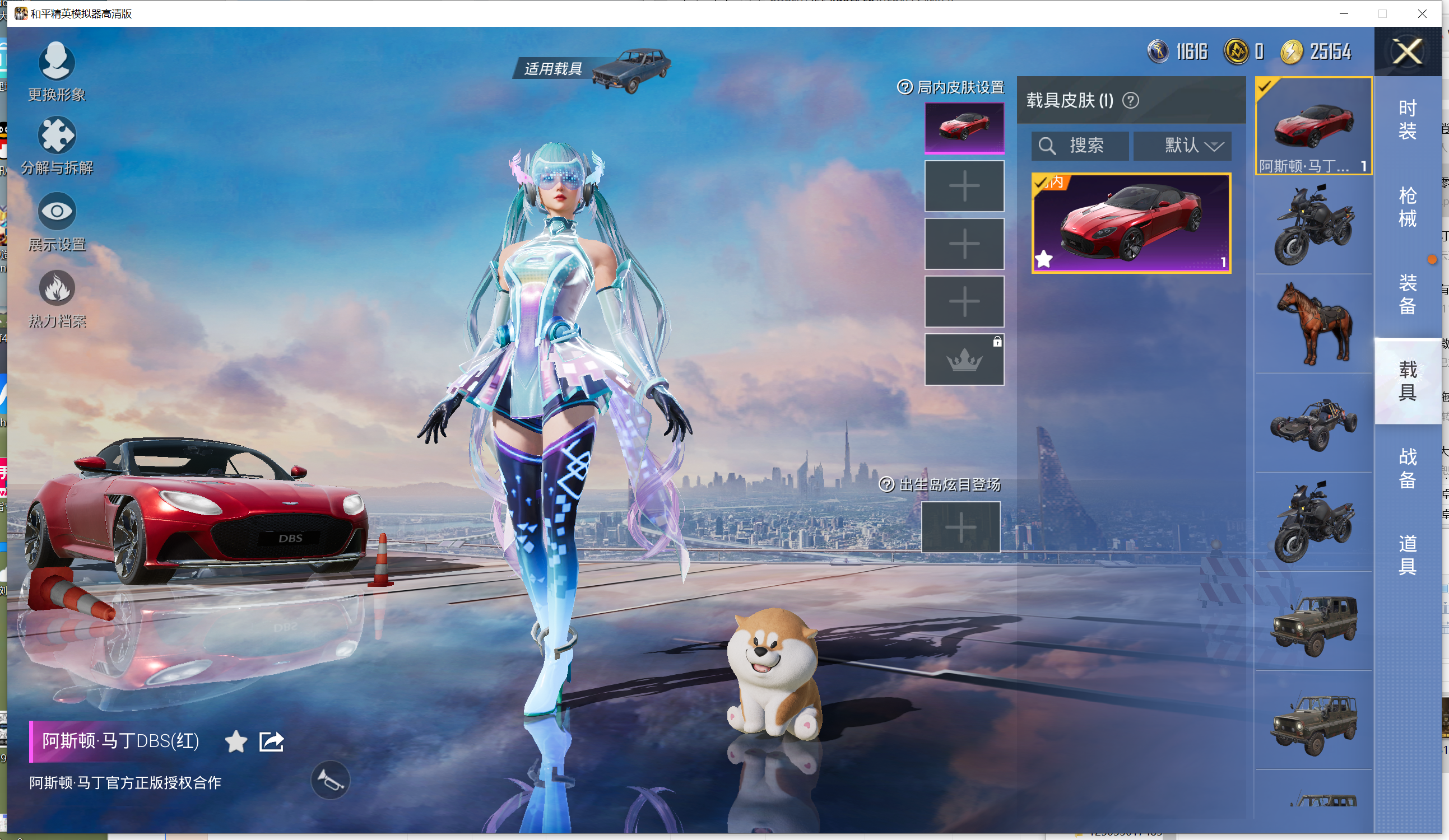This screenshot has height=840, width=1449.
Task: Switch to the 时装 fashion tab
Action: [1406, 119]
